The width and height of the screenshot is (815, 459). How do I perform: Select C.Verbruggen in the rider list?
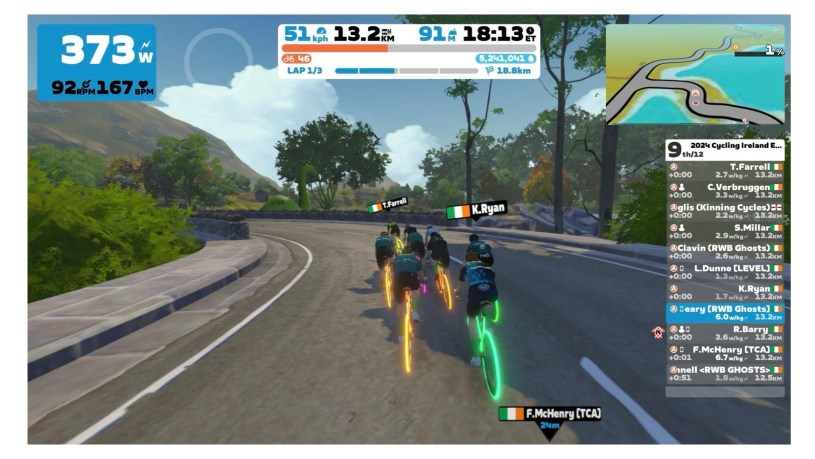point(725,190)
